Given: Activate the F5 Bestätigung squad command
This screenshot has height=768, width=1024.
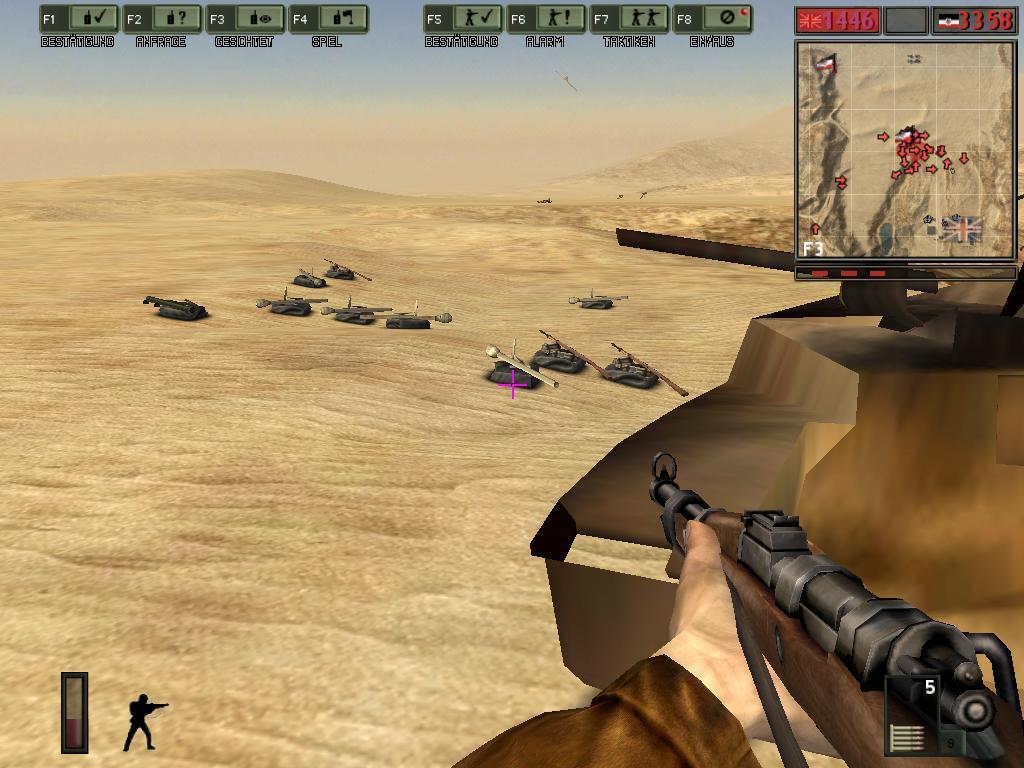Looking at the screenshot, I should coord(462,19).
